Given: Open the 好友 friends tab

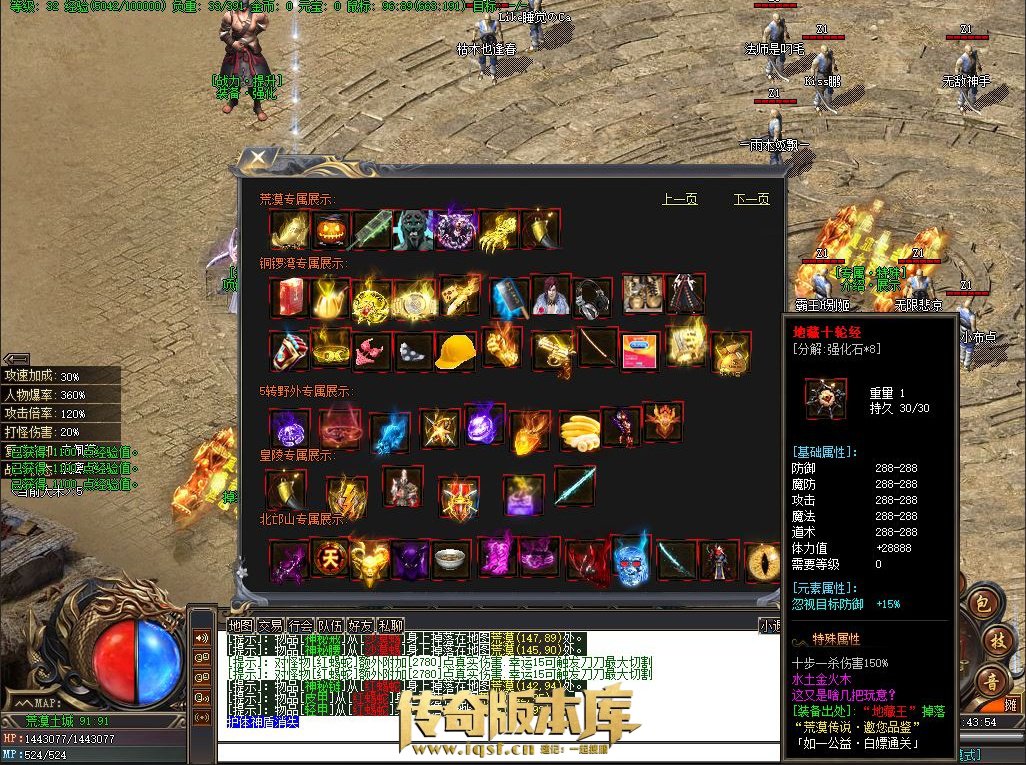Looking at the screenshot, I should (361, 625).
